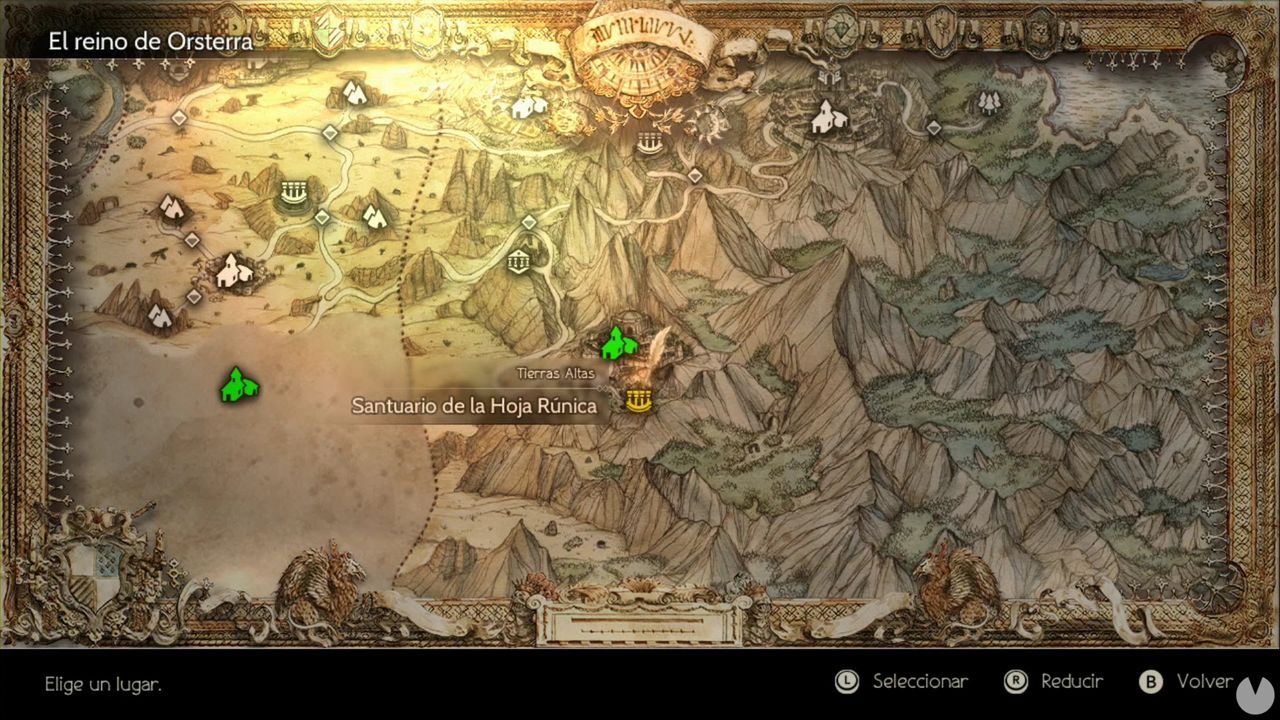Select the diamond cave marker near the forest road
This screenshot has width=1280, height=720.
(x=932, y=128)
